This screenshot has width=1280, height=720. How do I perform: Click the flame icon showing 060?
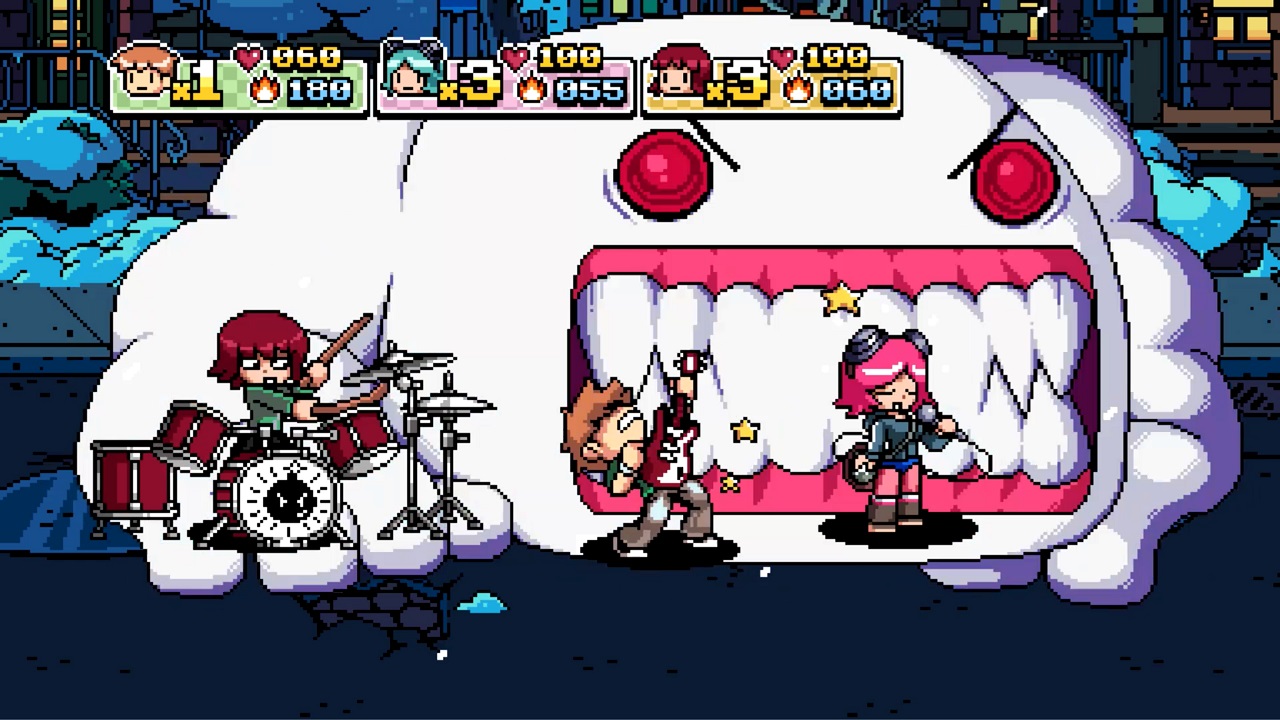(797, 90)
